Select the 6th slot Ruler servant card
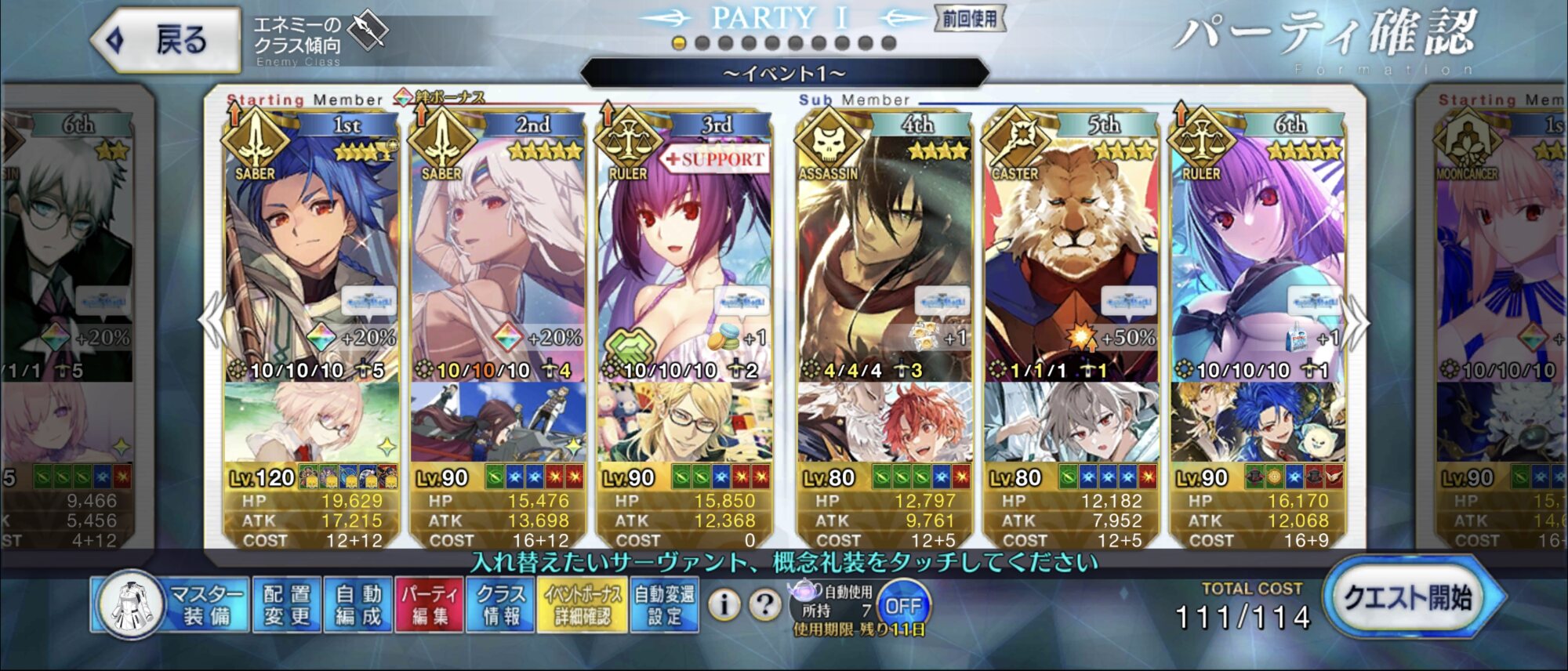Screen dimensions: 1568x671 (1258, 259)
